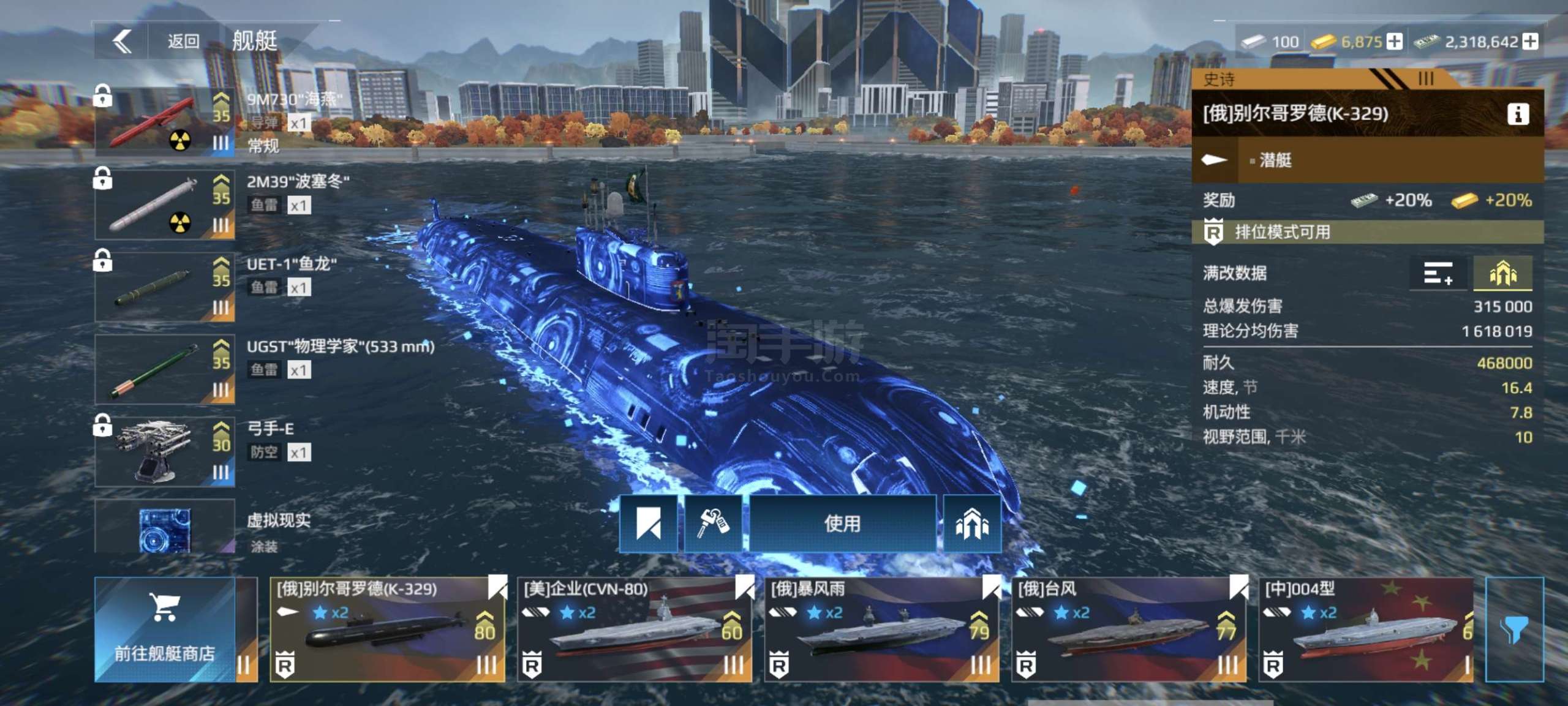Add more gold with the plus button

[x=1395, y=42]
